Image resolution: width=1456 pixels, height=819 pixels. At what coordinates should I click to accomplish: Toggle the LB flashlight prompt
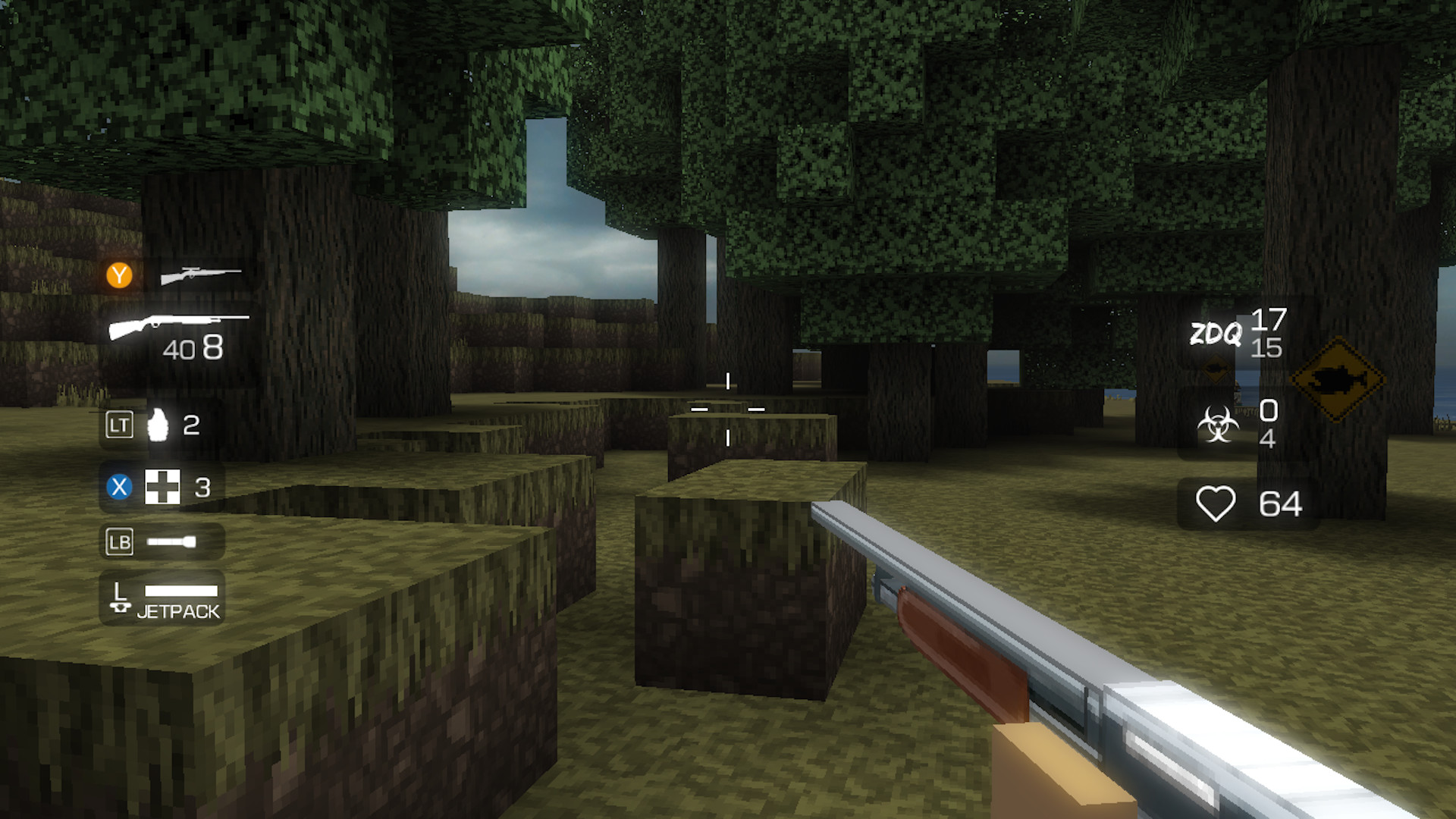[118, 541]
